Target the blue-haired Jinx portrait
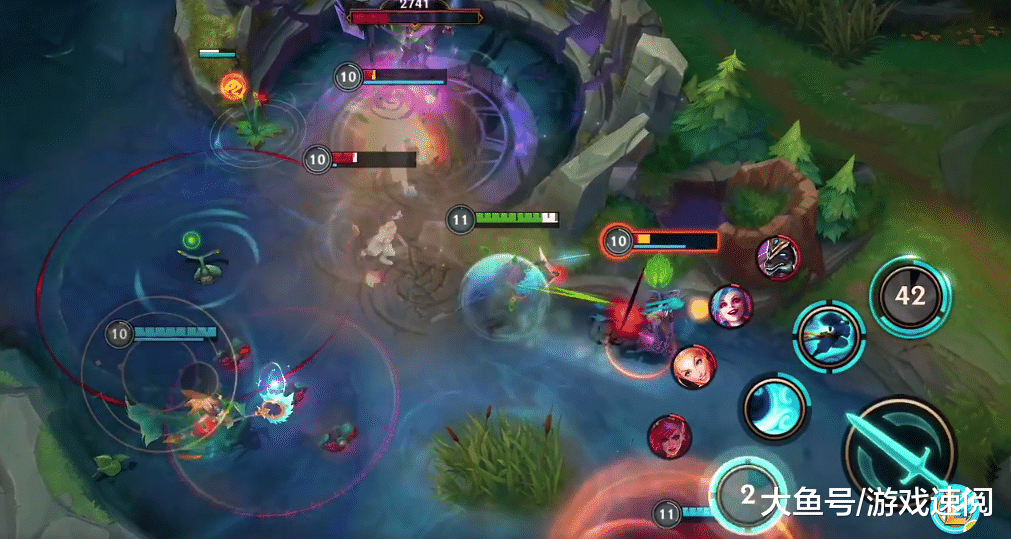This screenshot has width=1011, height=539. click(x=731, y=305)
